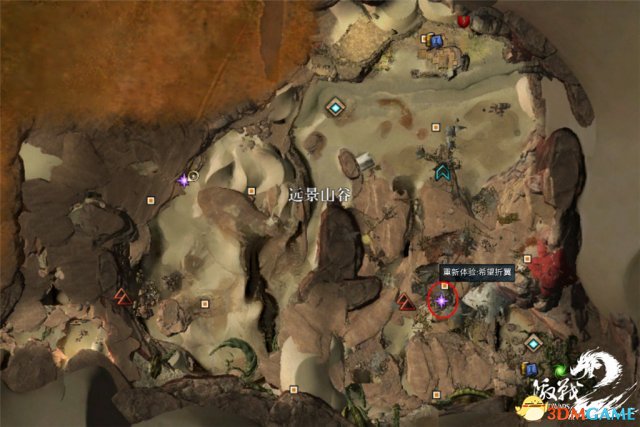Select the red triangle marker beside the circled star
This screenshot has width=640, height=427.
(406, 301)
